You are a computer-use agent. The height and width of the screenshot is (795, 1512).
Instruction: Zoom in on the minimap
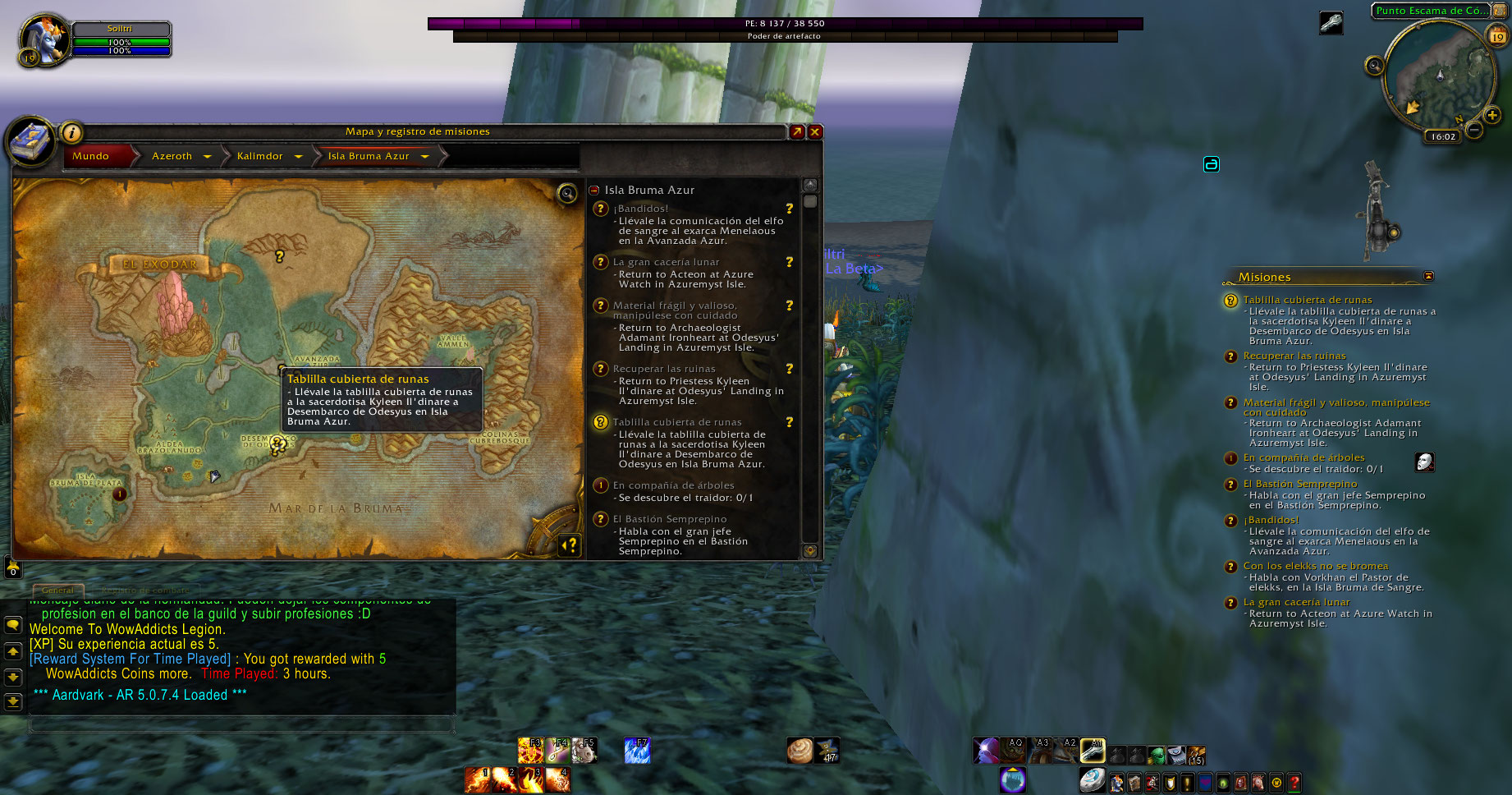tap(1492, 116)
